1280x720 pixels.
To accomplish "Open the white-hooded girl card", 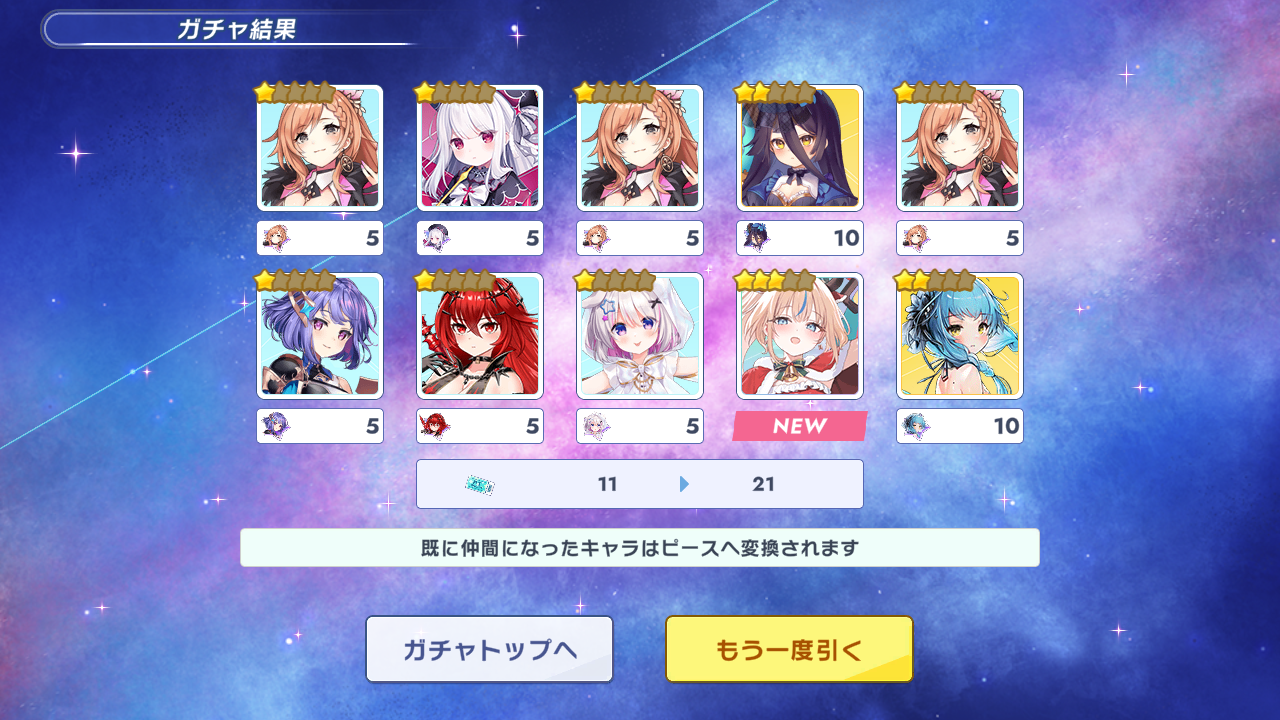I will pos(640,336).
